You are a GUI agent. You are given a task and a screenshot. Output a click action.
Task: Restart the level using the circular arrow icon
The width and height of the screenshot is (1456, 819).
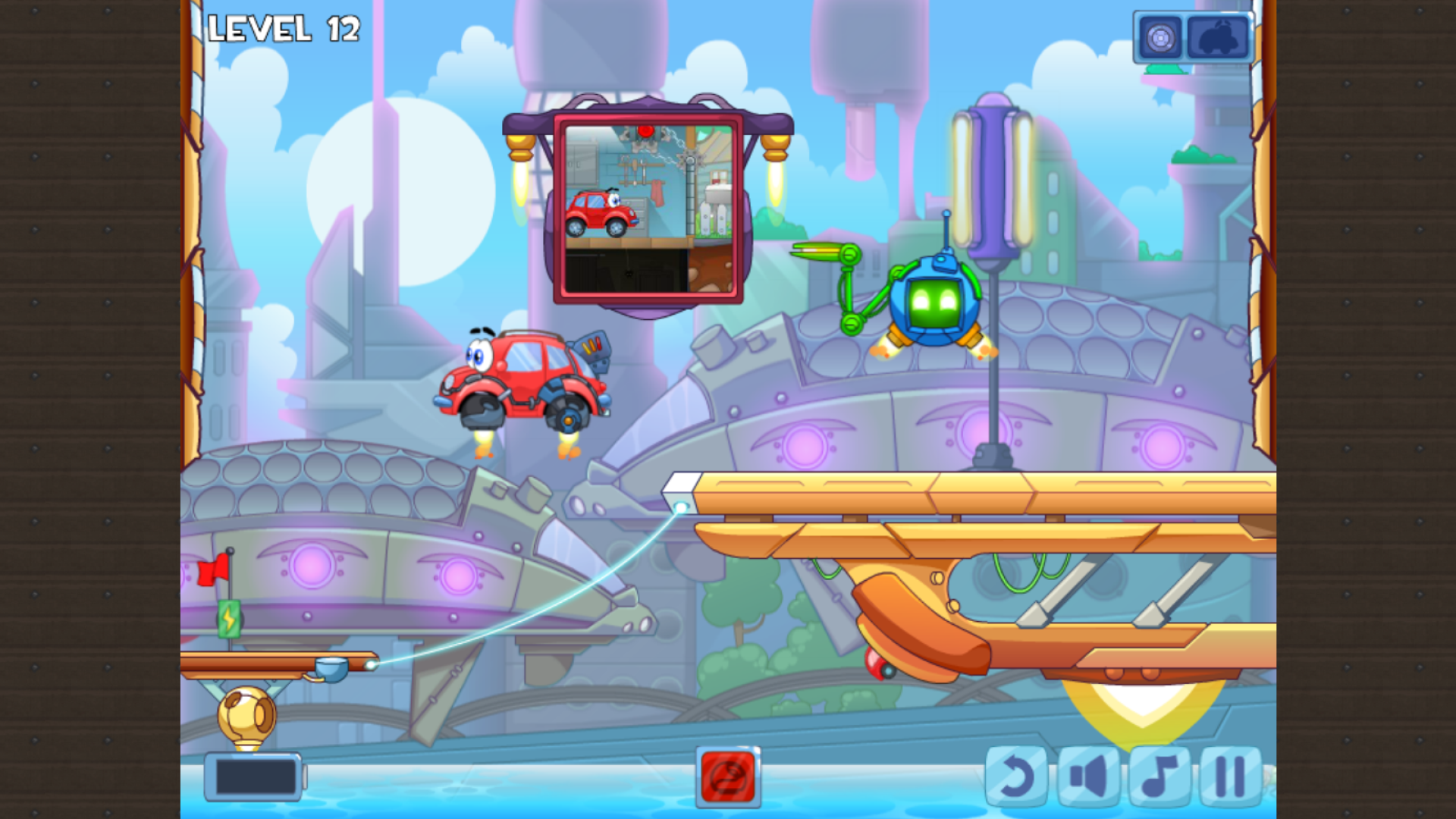tap(1017, 777)
